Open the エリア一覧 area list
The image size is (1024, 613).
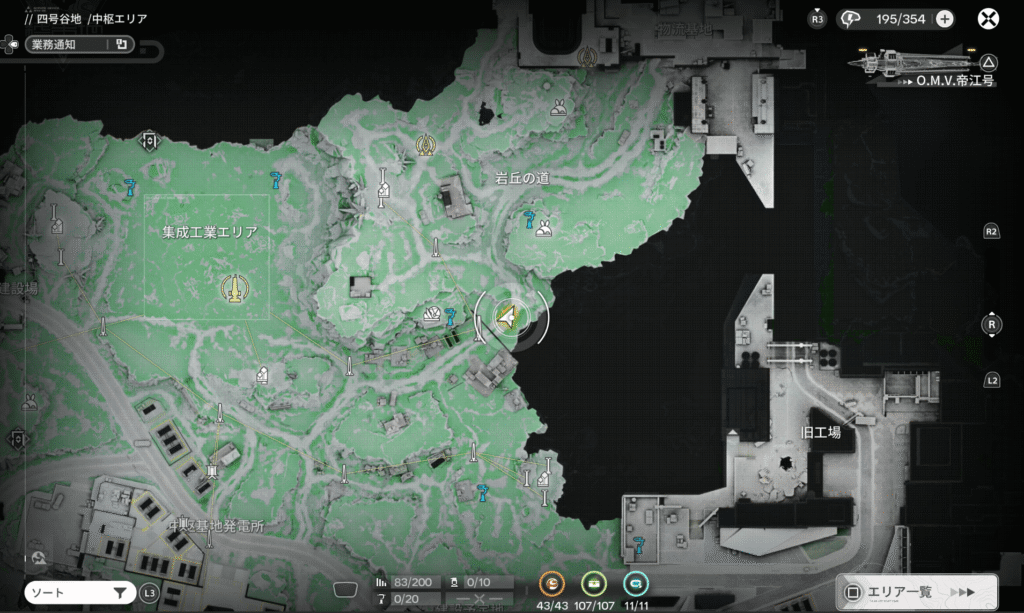point(916,591)
